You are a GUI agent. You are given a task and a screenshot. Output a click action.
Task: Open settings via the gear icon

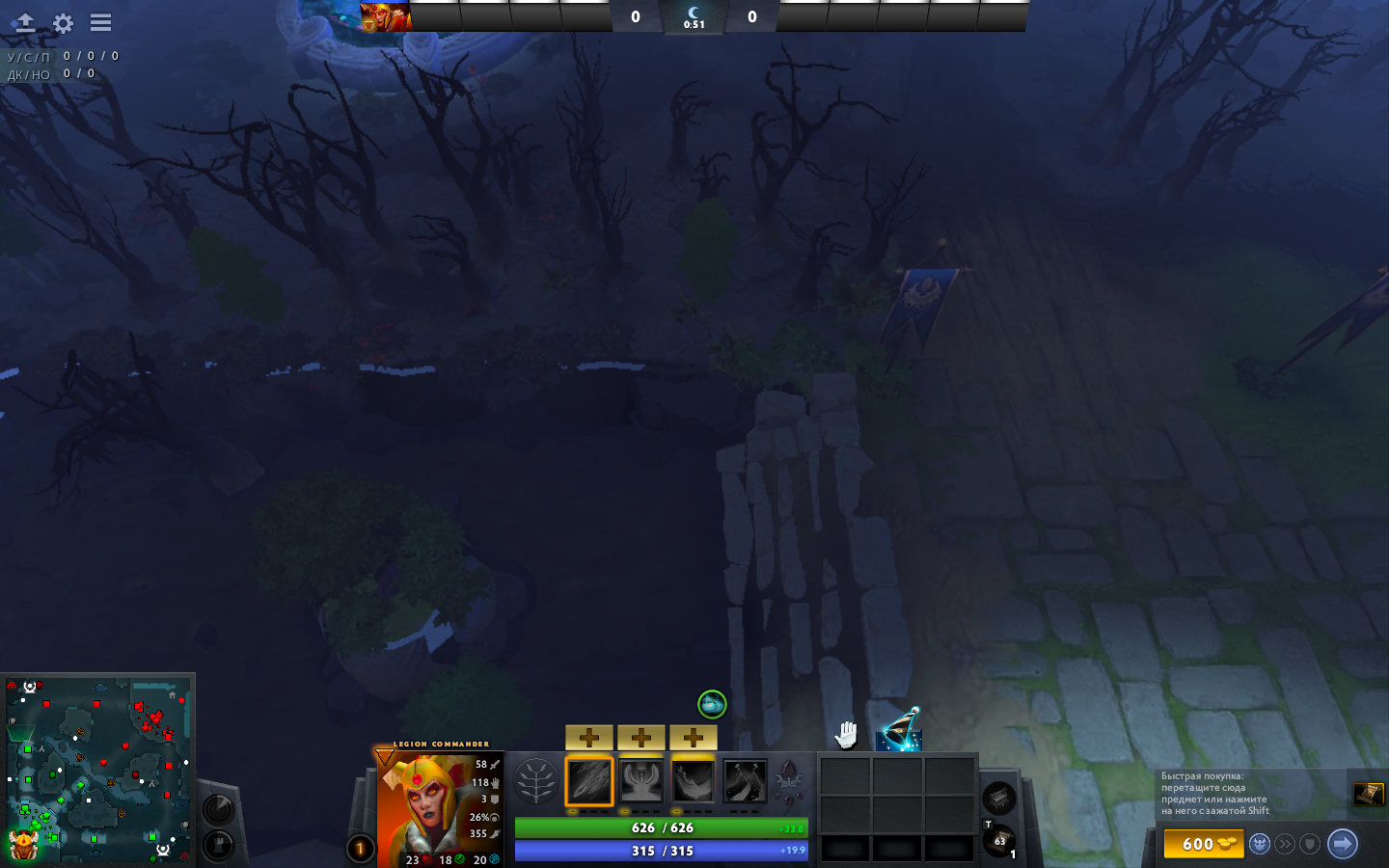click(x=62, y=23)
